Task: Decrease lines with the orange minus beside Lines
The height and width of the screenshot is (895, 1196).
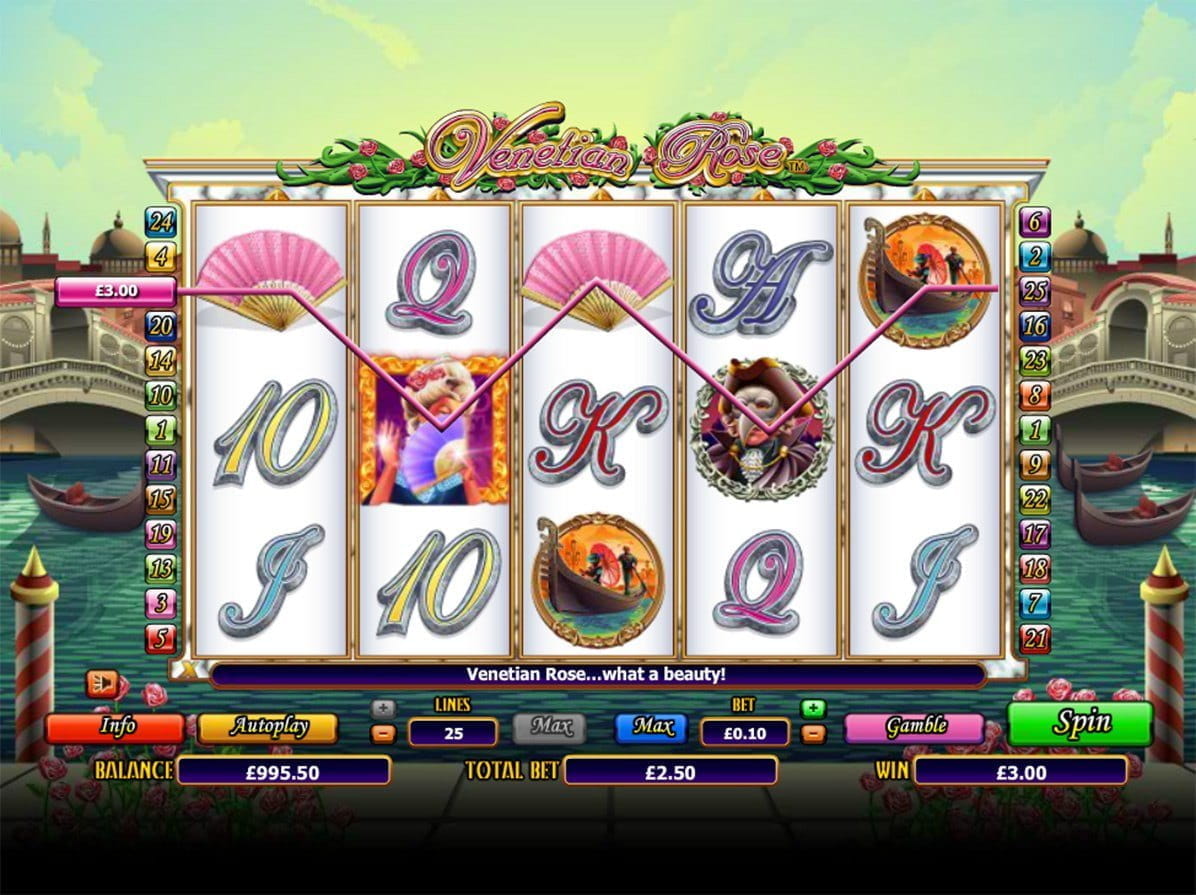Action: coord(383,734)
